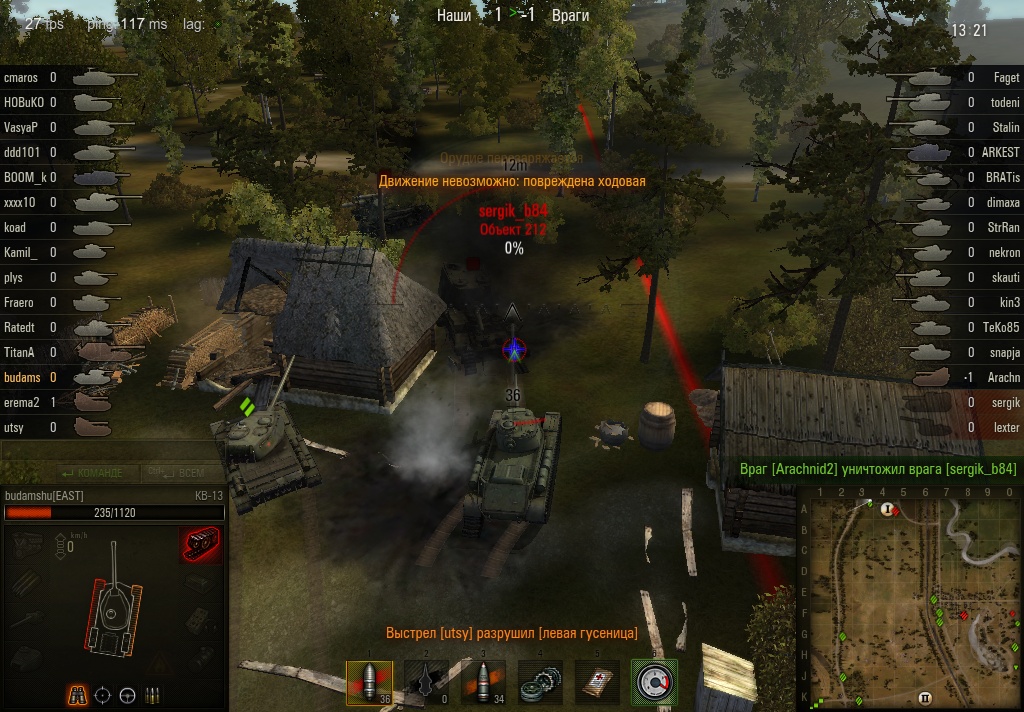Use the repair kit consumable
This screenshot has width=1024, height=712.
[x=541, y=682]
